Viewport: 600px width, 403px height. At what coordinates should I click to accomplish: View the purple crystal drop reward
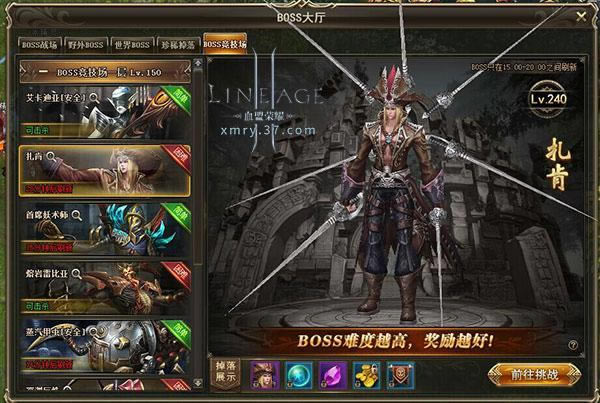(331, 372)
